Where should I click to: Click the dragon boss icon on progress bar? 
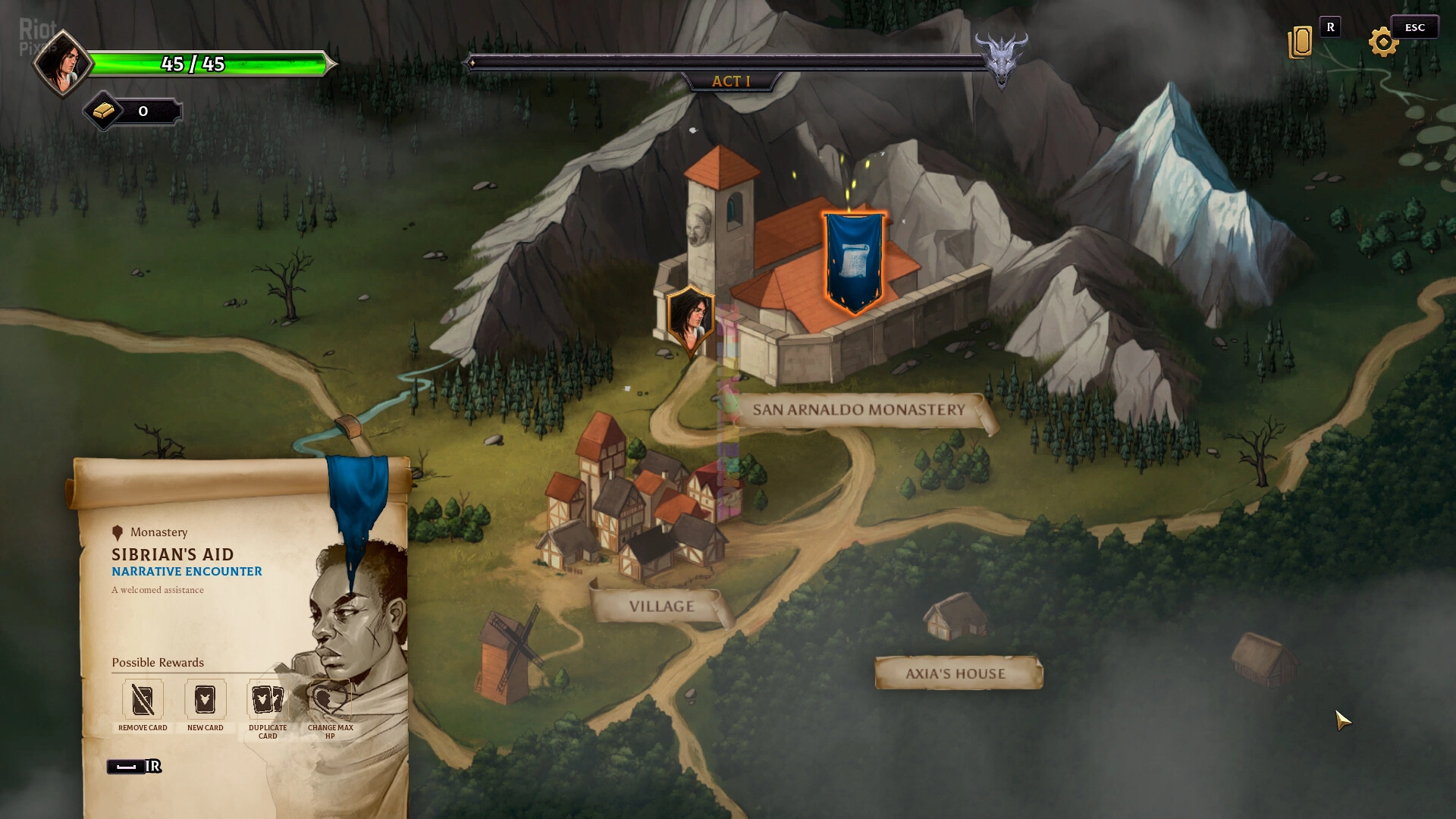pyautogui.click(x=1001, y=58)
